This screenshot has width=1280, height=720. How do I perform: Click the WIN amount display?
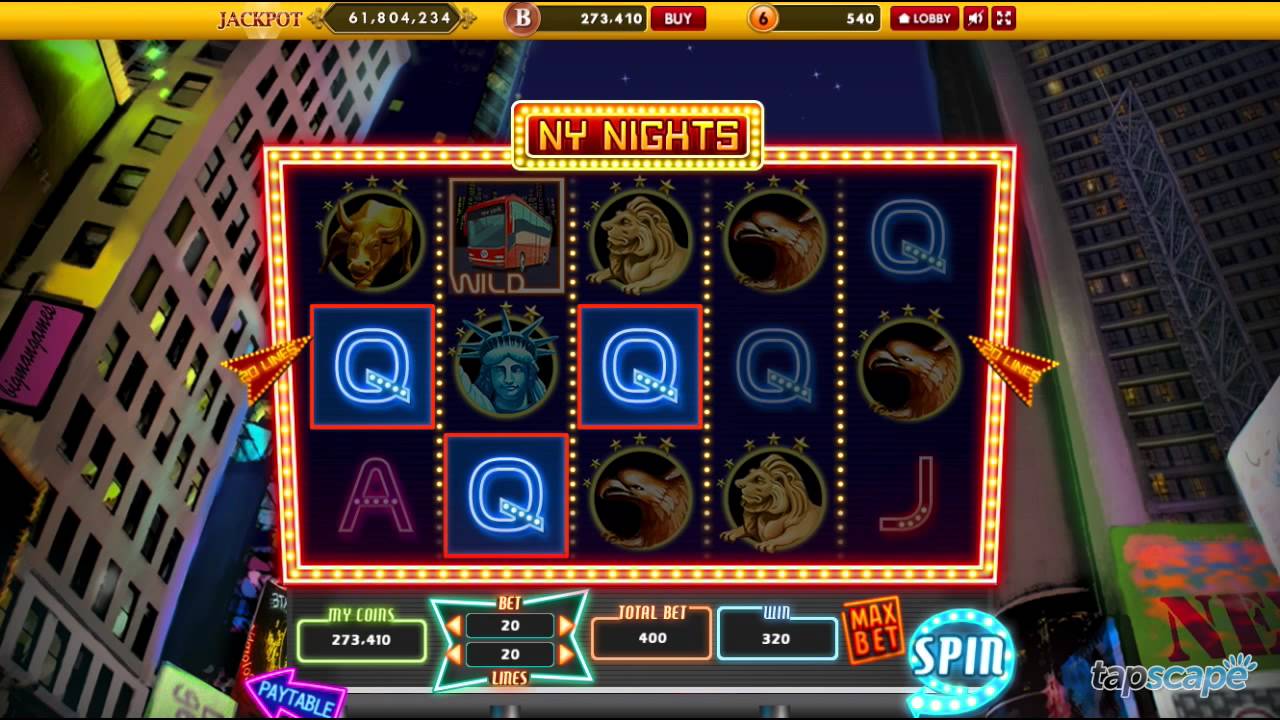(777, 638)
